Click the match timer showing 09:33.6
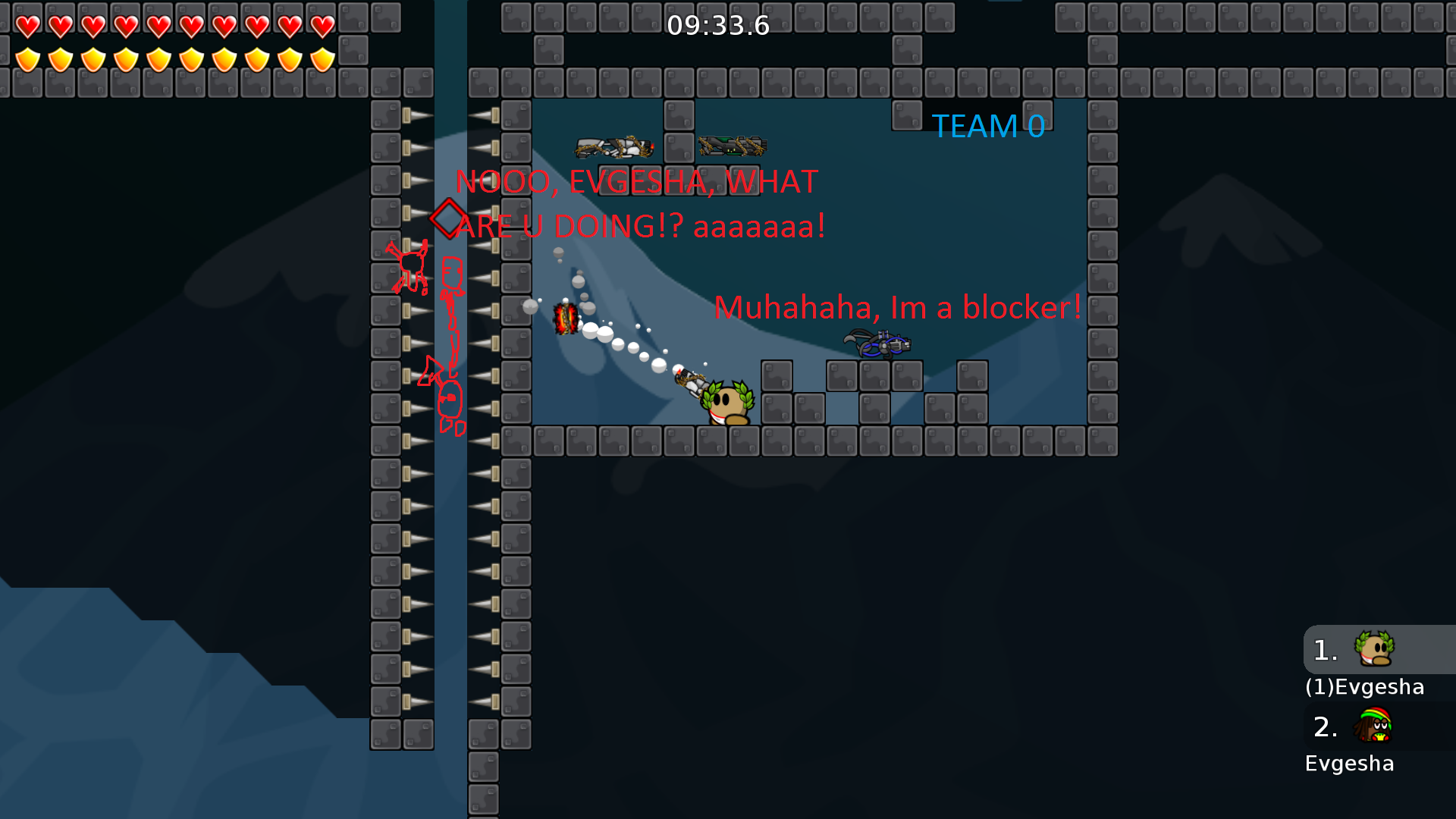The width and height of the screenshot is (1456, 819). coord(717,25)
